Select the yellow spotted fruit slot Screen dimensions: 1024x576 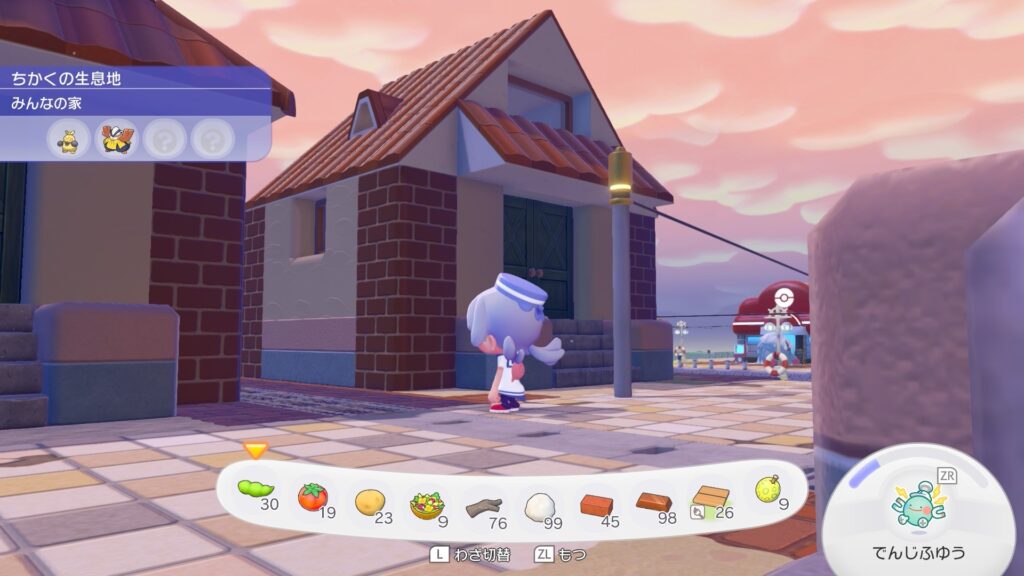(x=767, y=490)
